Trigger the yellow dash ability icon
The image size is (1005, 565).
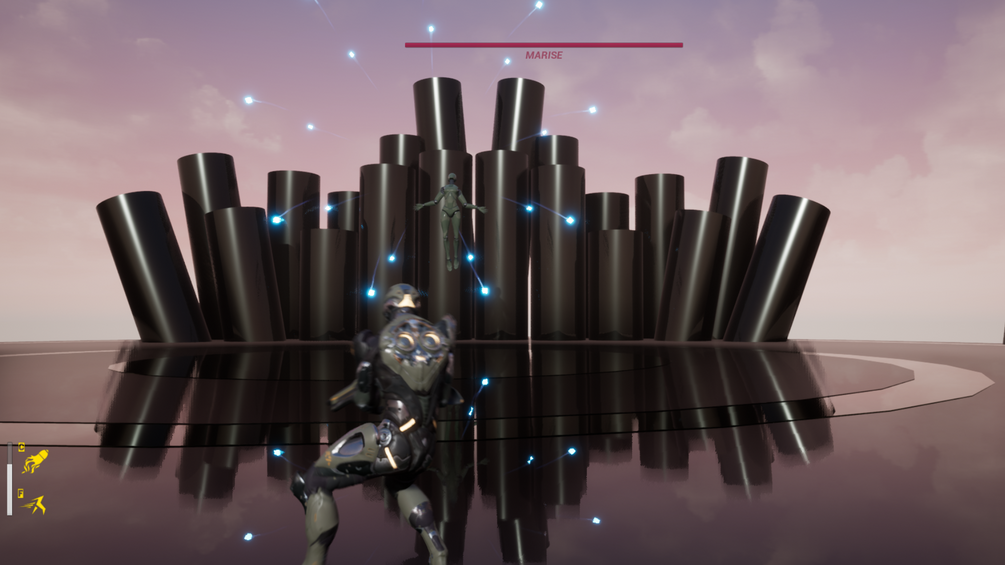(35, 505)
